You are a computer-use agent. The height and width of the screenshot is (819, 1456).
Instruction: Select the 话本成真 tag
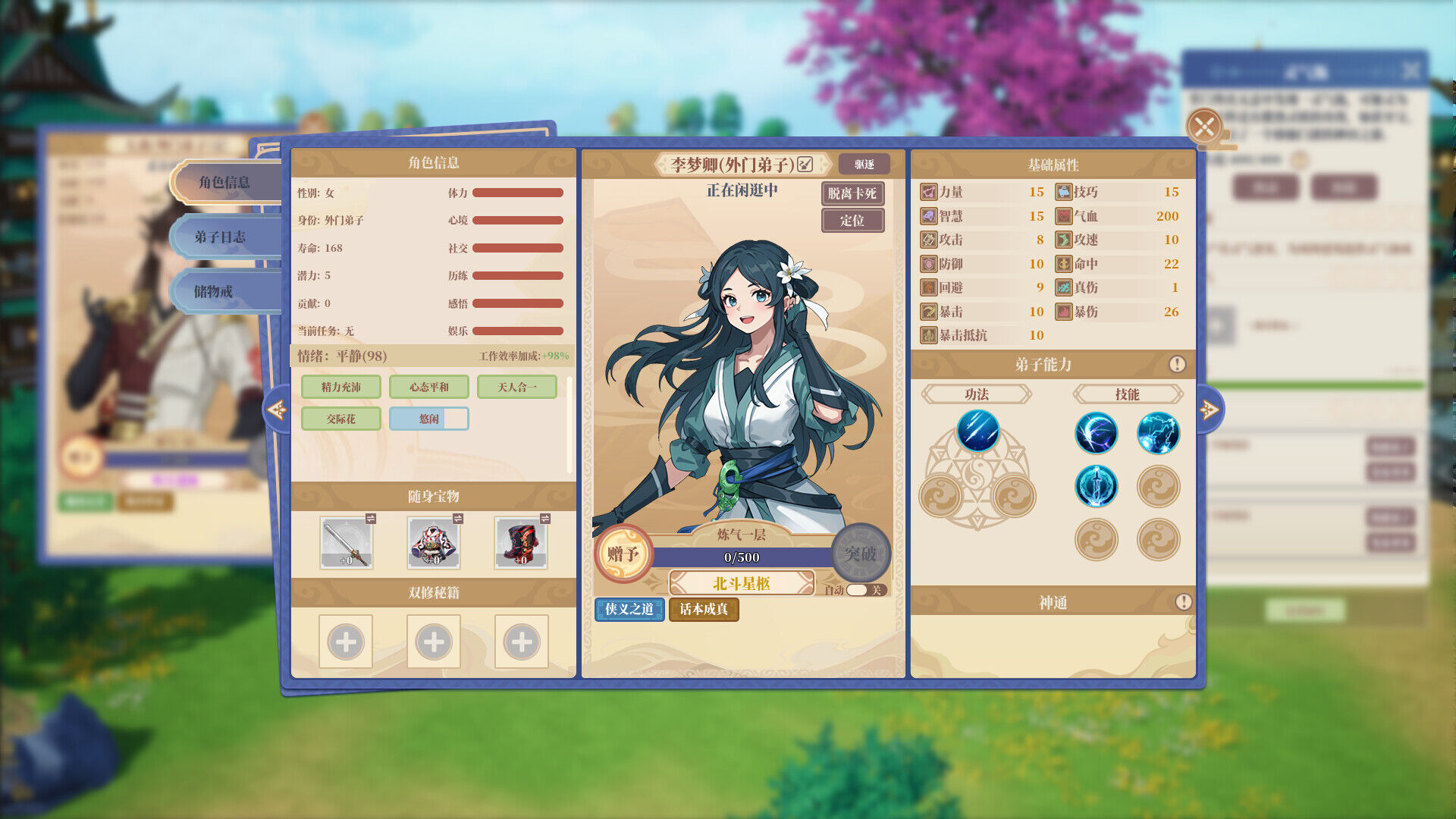tap(703, 609)
